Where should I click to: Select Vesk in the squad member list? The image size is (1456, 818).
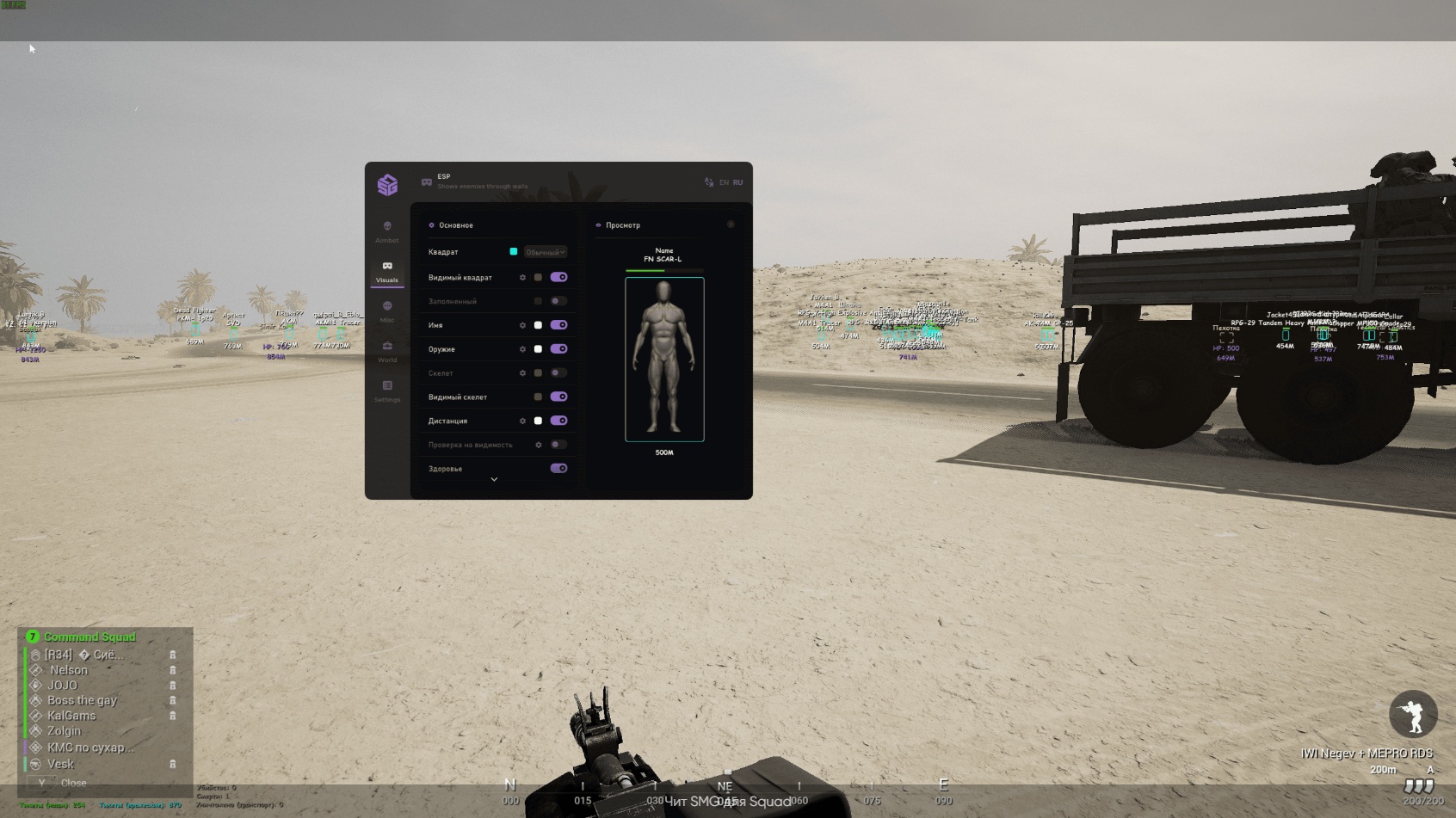coord(60,764)
